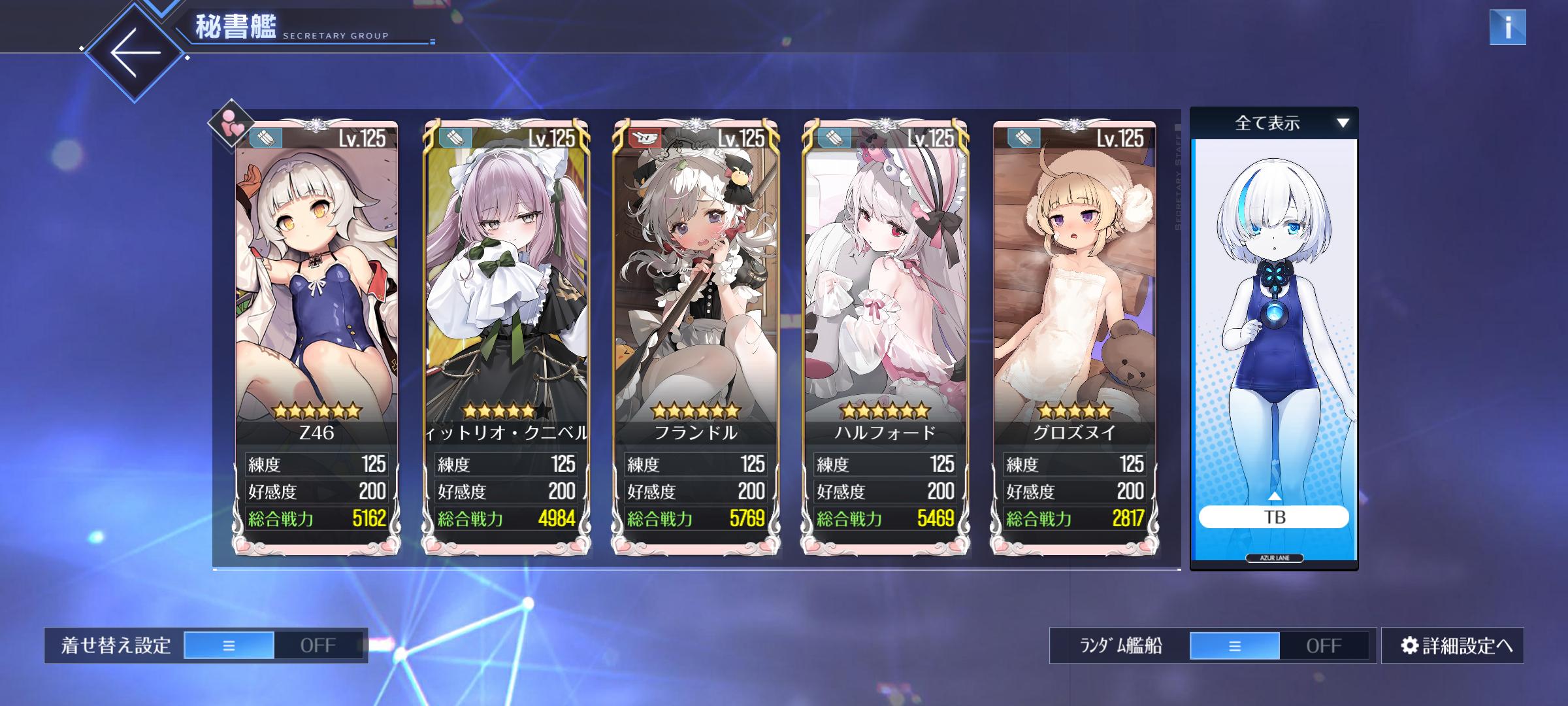
Task: Go back with the arrow button
Action: pyautogui.click(x=135, y=52)
